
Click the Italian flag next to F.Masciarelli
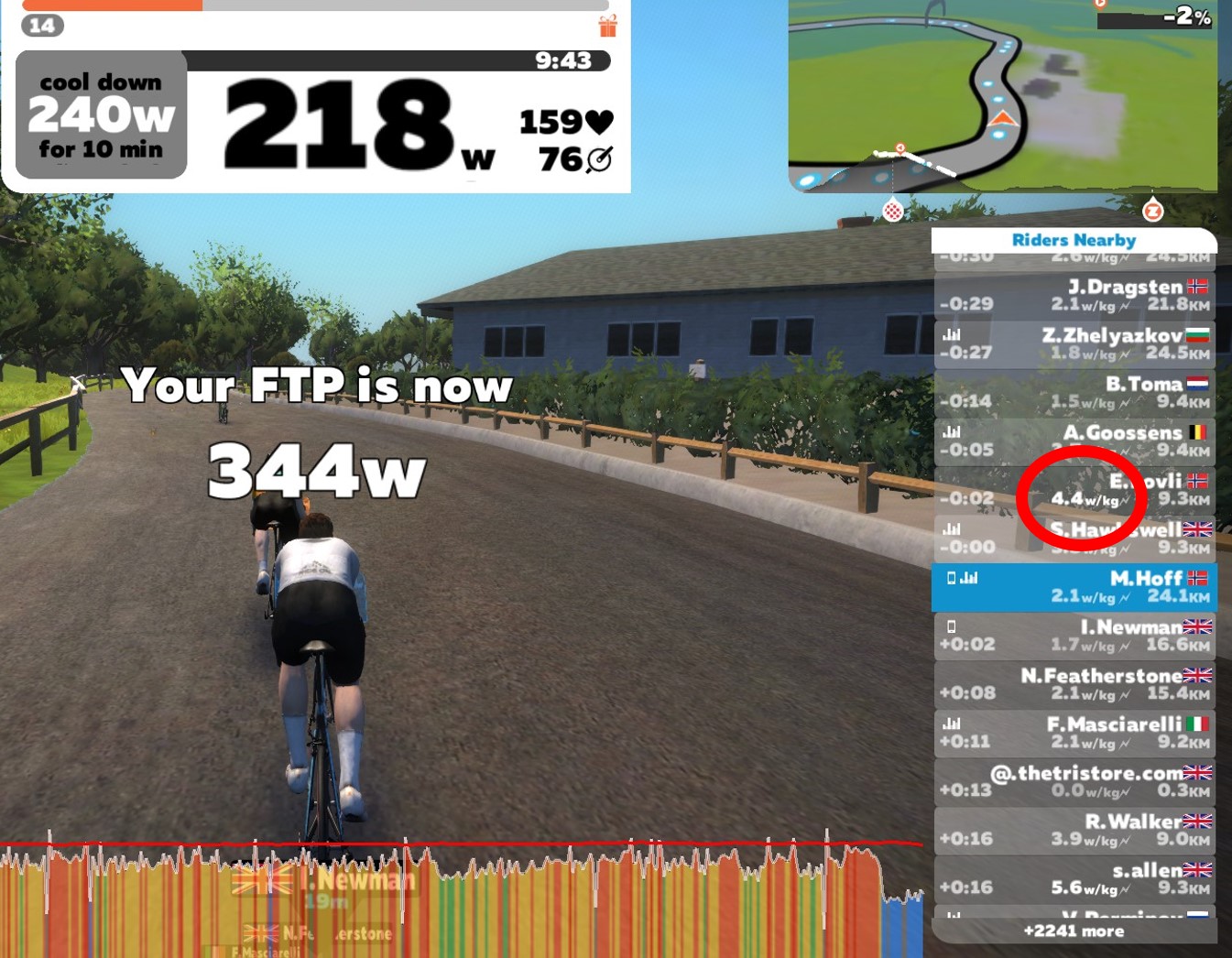coord(1198,723)
